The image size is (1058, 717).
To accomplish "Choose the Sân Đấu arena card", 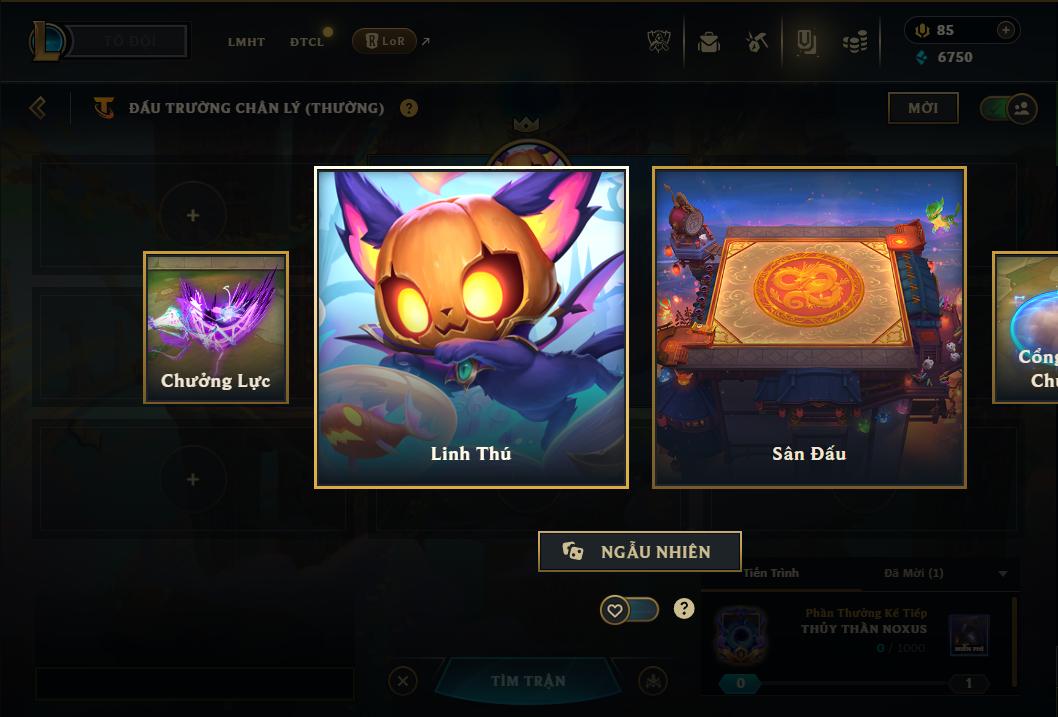I will point(809,327).
